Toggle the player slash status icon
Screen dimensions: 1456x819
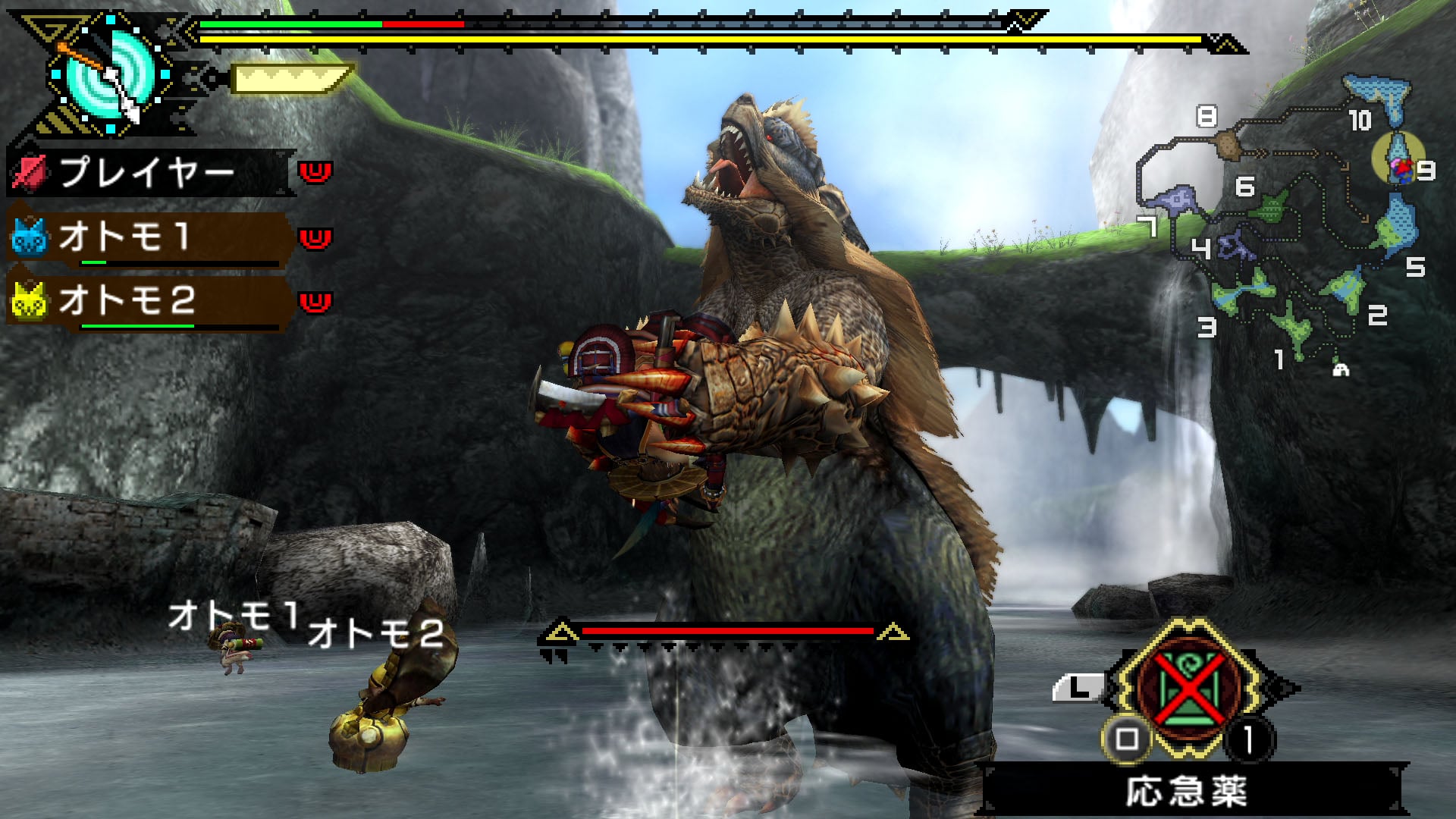[x=30, y=171]
